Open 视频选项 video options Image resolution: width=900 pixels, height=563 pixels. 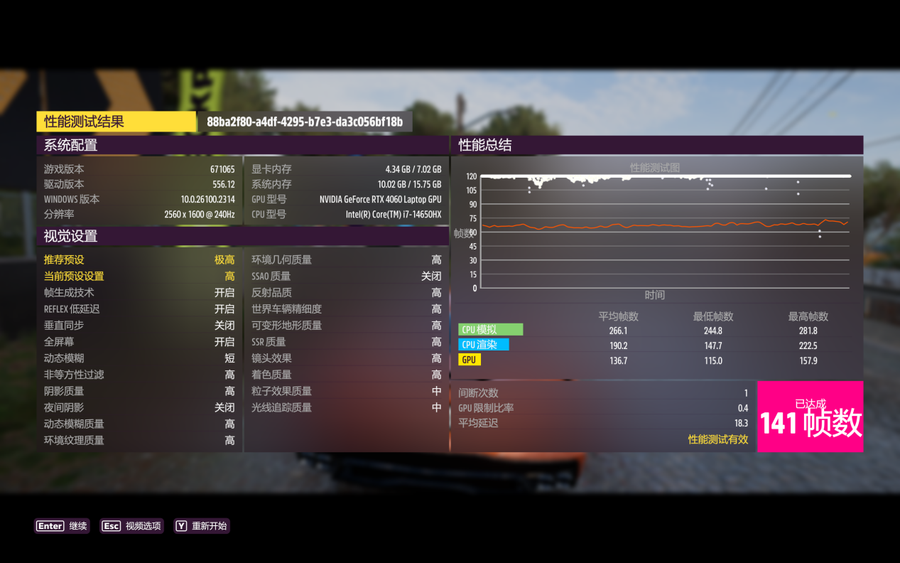(132, 526)
